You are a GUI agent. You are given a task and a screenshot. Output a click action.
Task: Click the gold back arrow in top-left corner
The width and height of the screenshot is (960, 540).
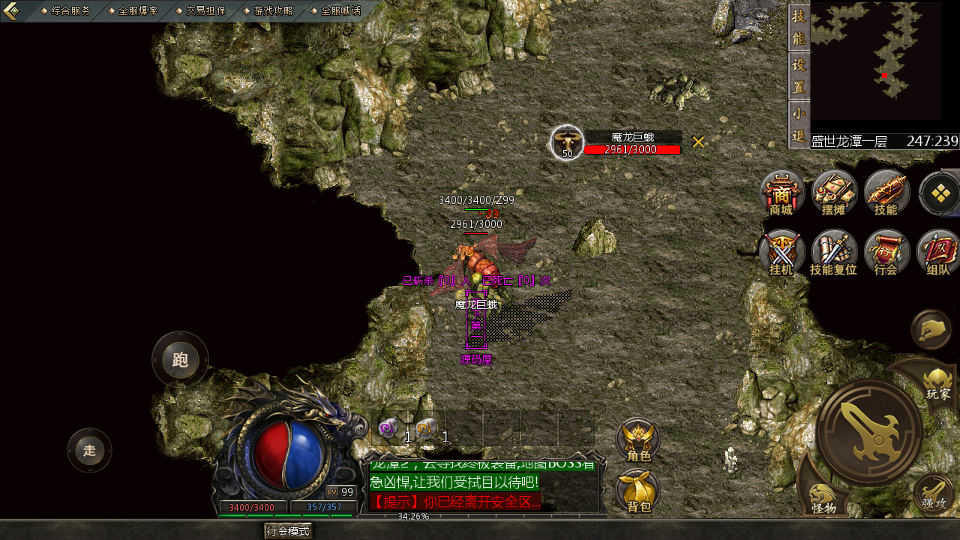click(x=12, y=11)
